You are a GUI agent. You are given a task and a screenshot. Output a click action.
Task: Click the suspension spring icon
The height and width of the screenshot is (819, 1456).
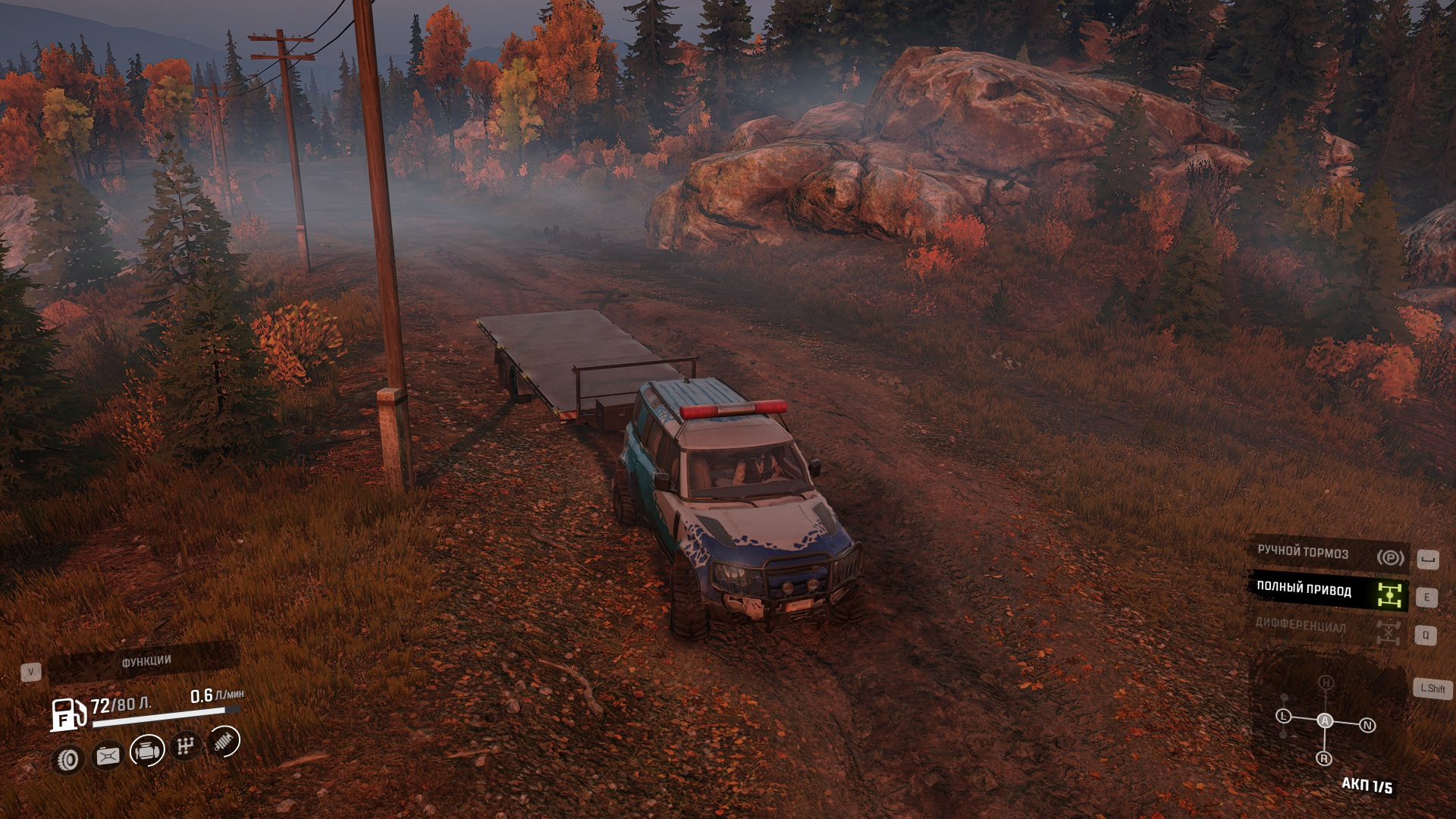coord(223,742)
